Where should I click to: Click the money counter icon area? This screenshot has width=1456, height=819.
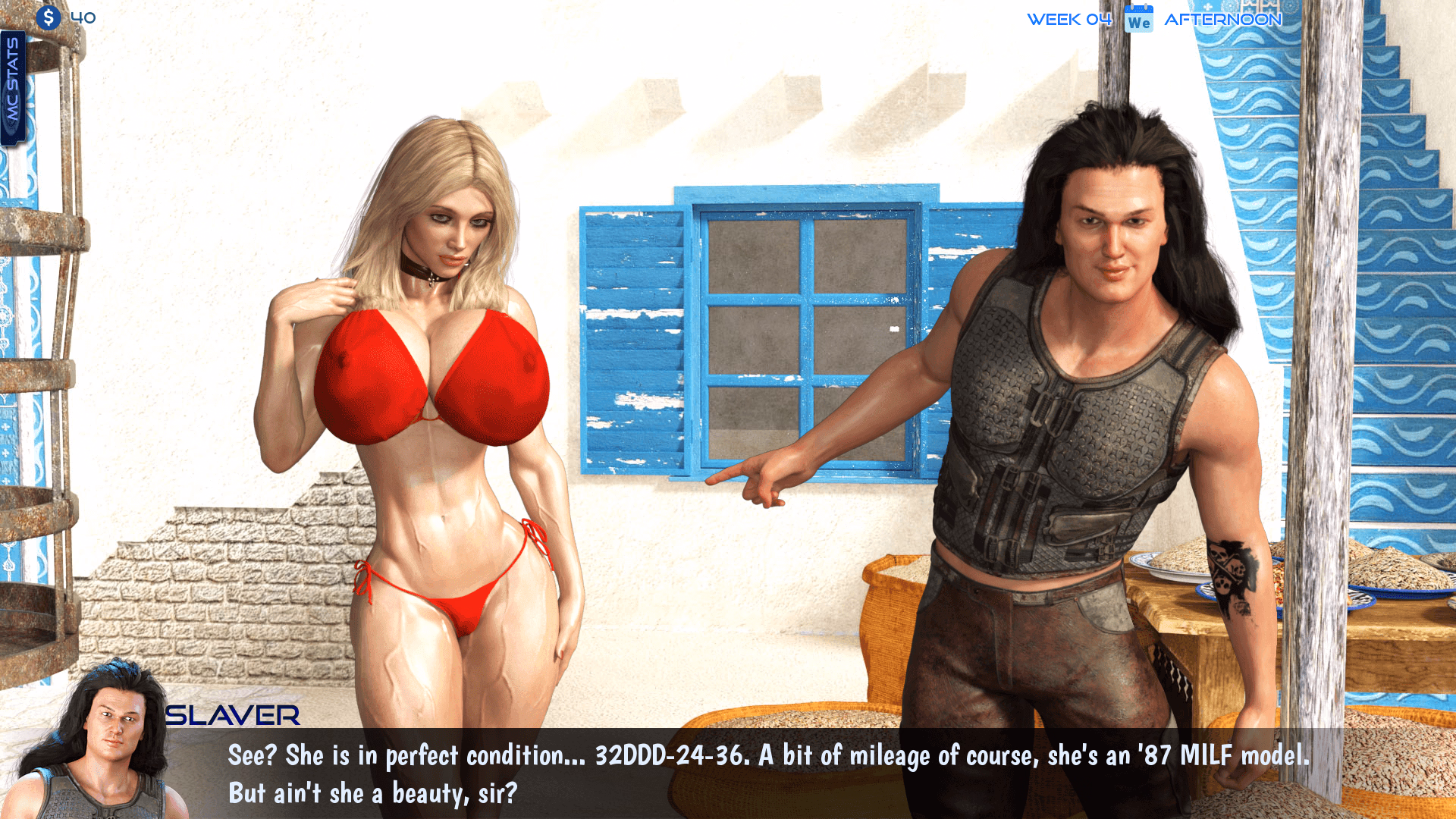tap(64, 18)
